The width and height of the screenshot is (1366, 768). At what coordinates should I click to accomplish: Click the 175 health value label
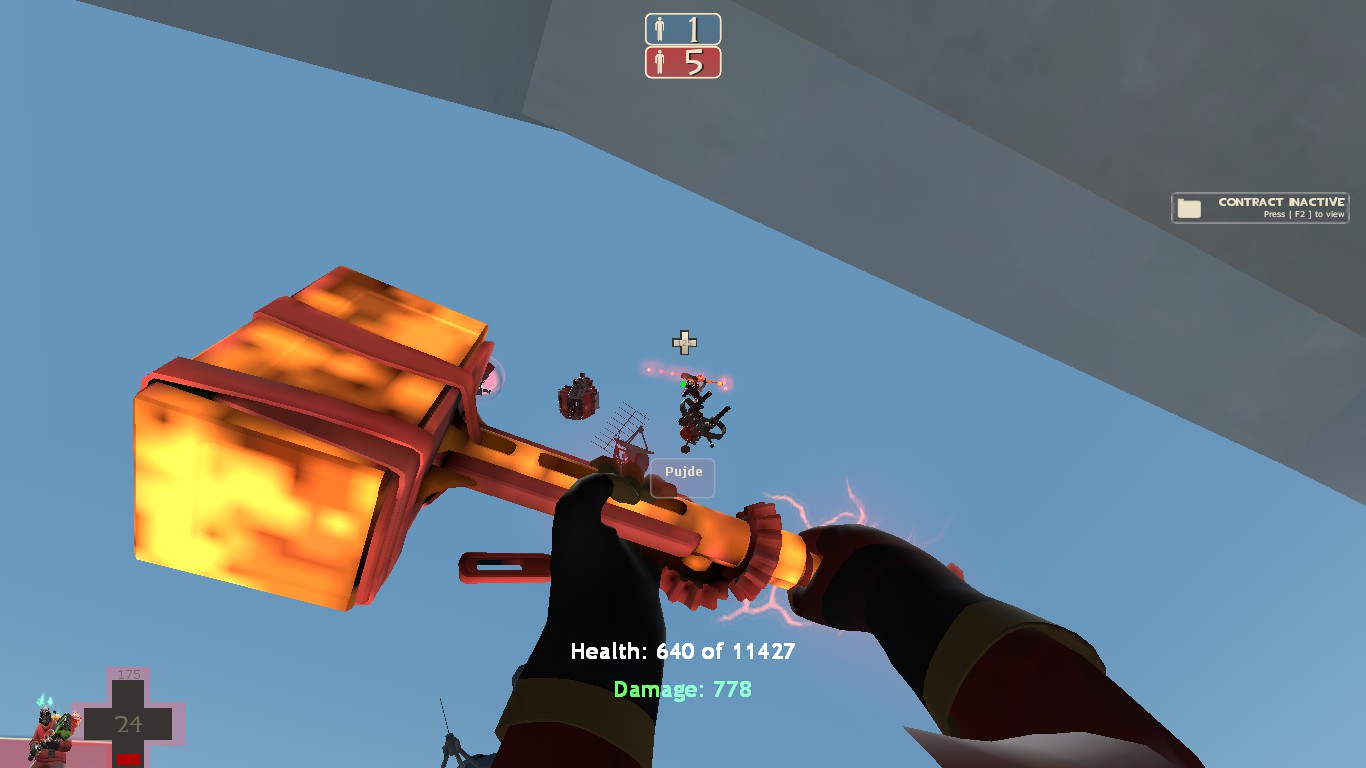tap(129, 674)
